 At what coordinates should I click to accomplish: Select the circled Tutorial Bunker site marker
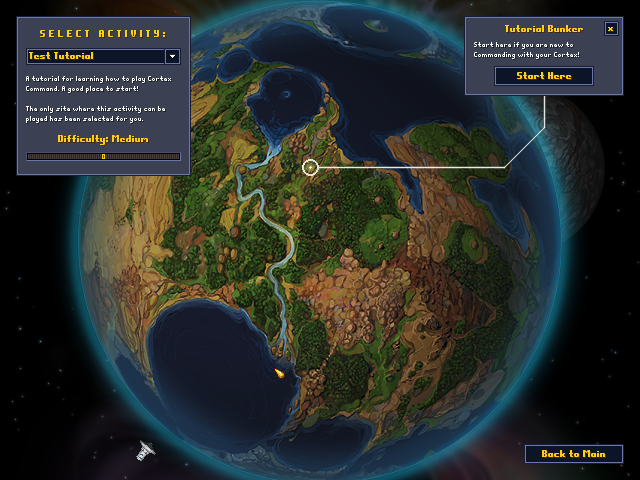pos(310,167)
